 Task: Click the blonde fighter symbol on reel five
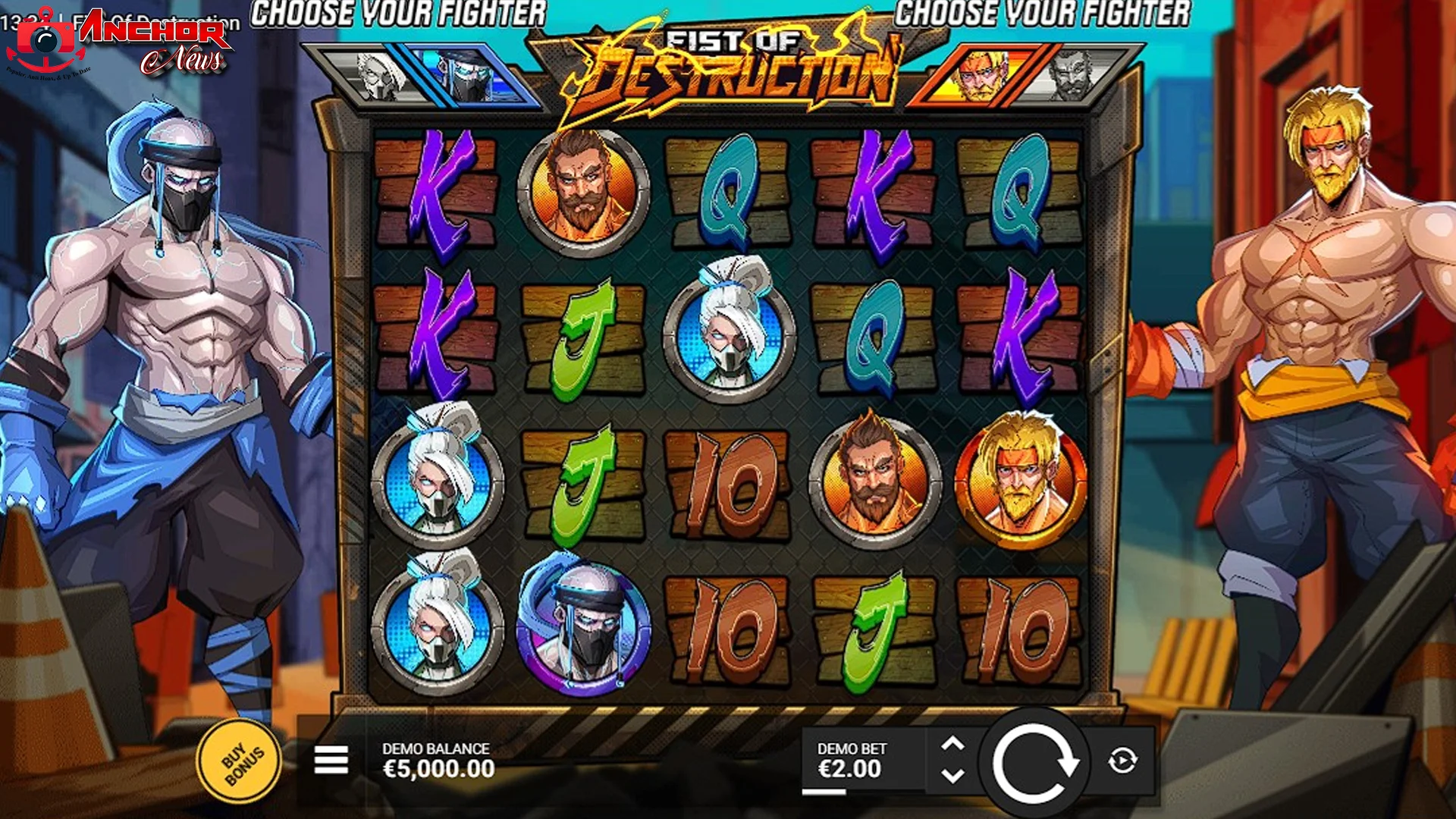point(1024,482)
